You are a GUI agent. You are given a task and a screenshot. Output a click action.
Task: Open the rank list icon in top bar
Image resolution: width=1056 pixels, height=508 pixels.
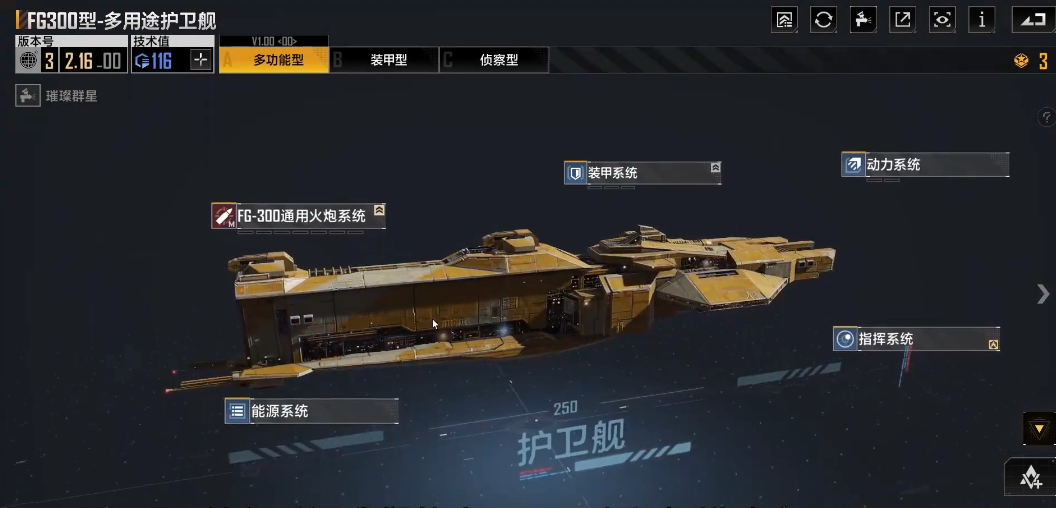pyautogui.click(x=784, y=19)
